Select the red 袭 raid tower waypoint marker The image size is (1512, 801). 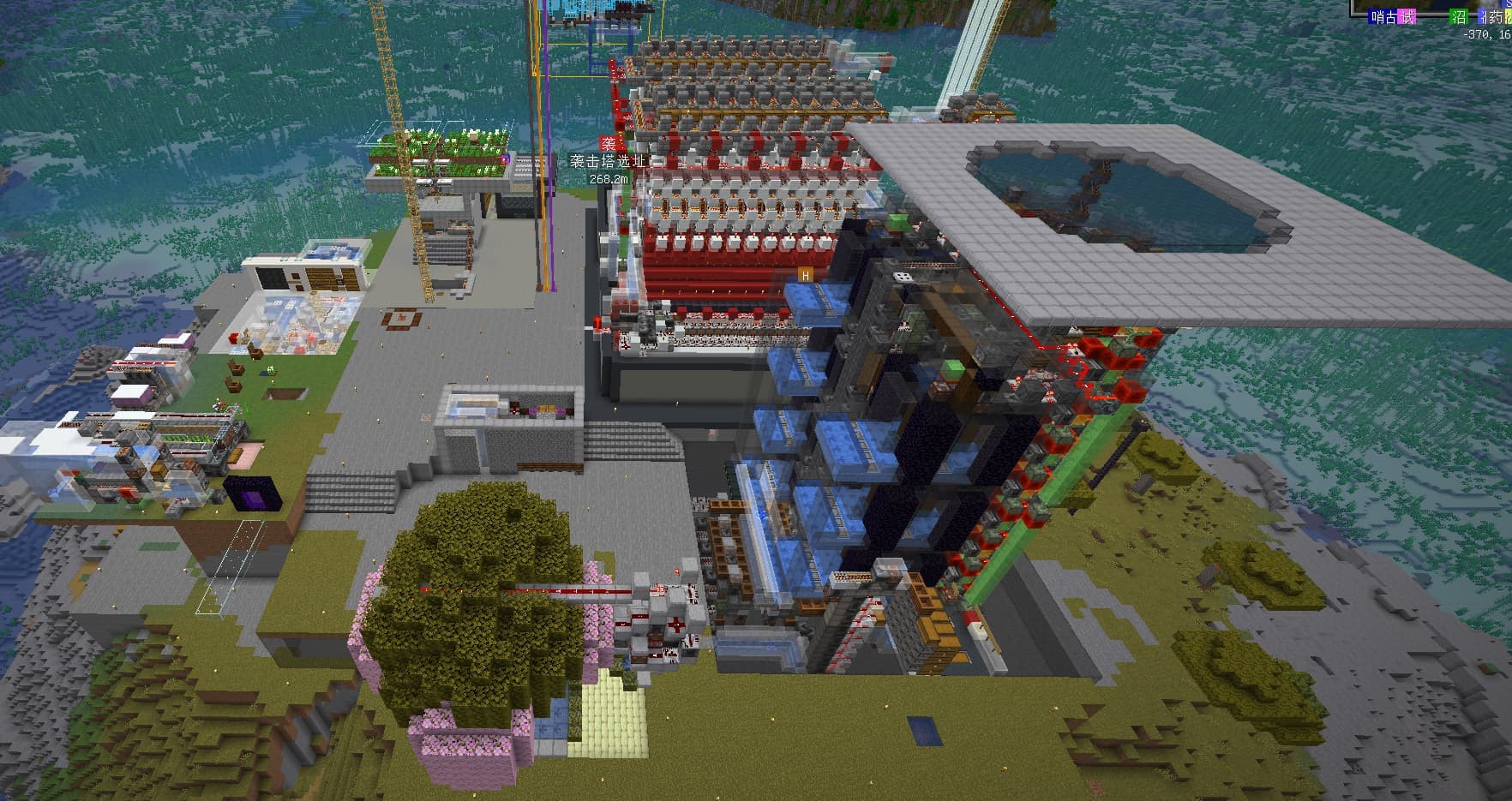tap(608, 144)
